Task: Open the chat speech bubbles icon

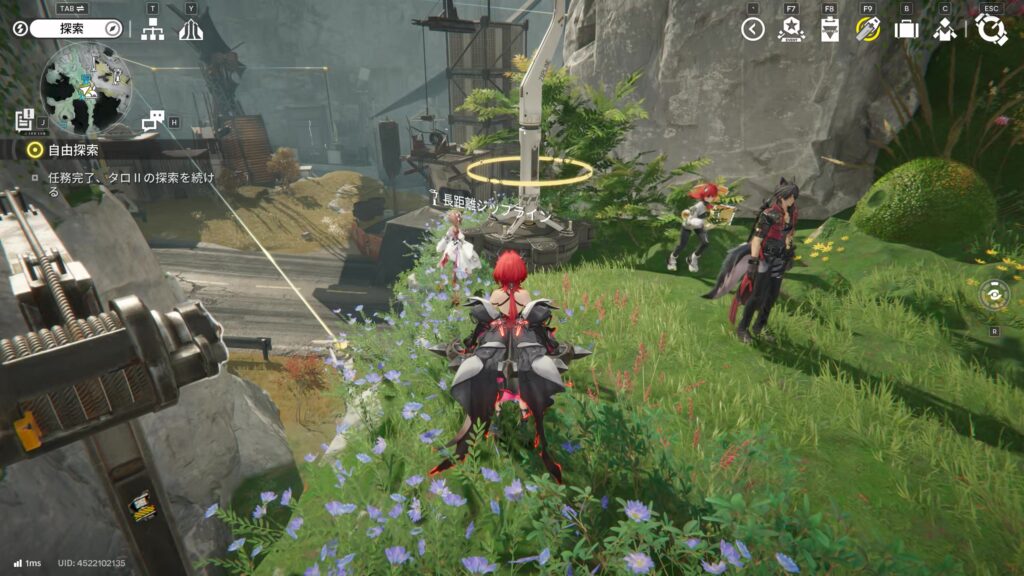Action: coord(153,120)
